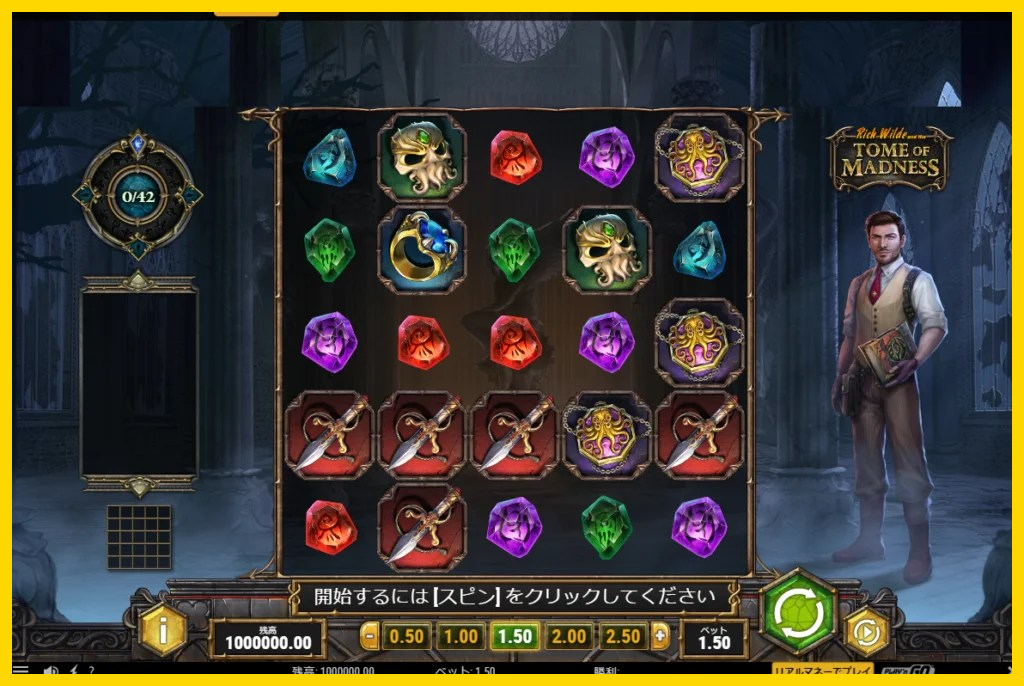Open the hamburger menu in the bottom bar

click(x=21, y=671)
